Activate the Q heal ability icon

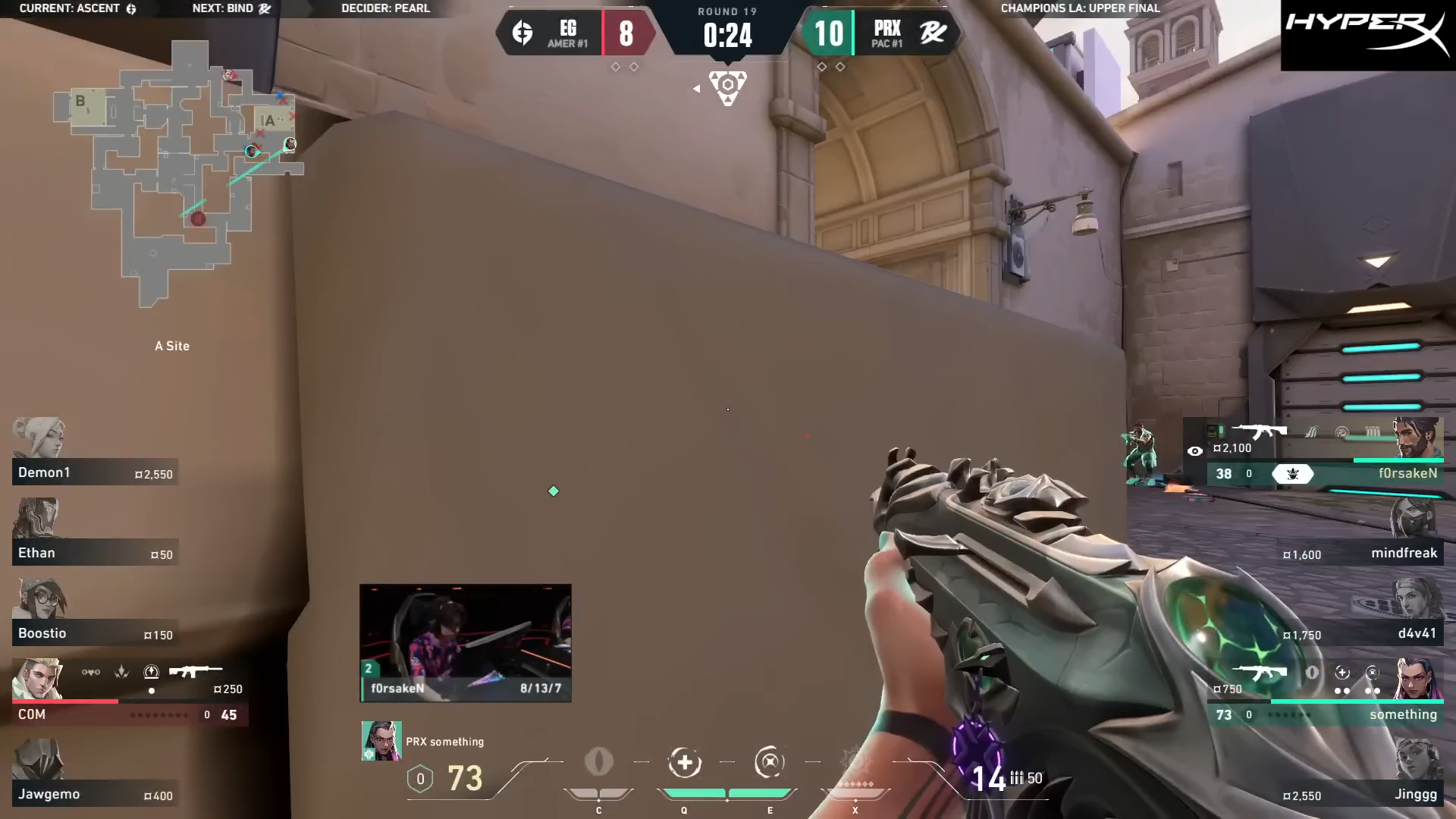[x=684, y=763]
